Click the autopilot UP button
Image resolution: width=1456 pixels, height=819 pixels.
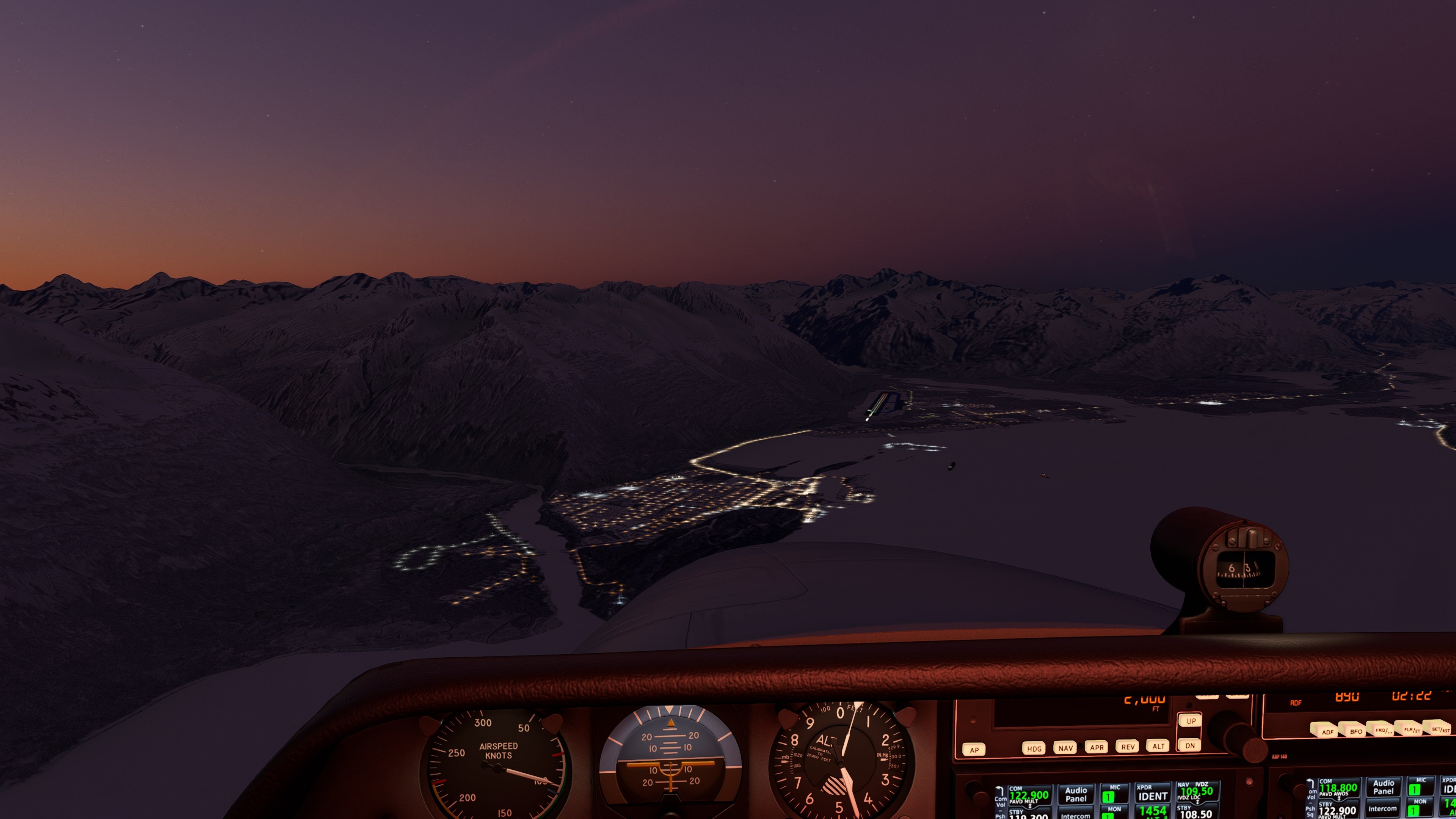[1190, 721]
